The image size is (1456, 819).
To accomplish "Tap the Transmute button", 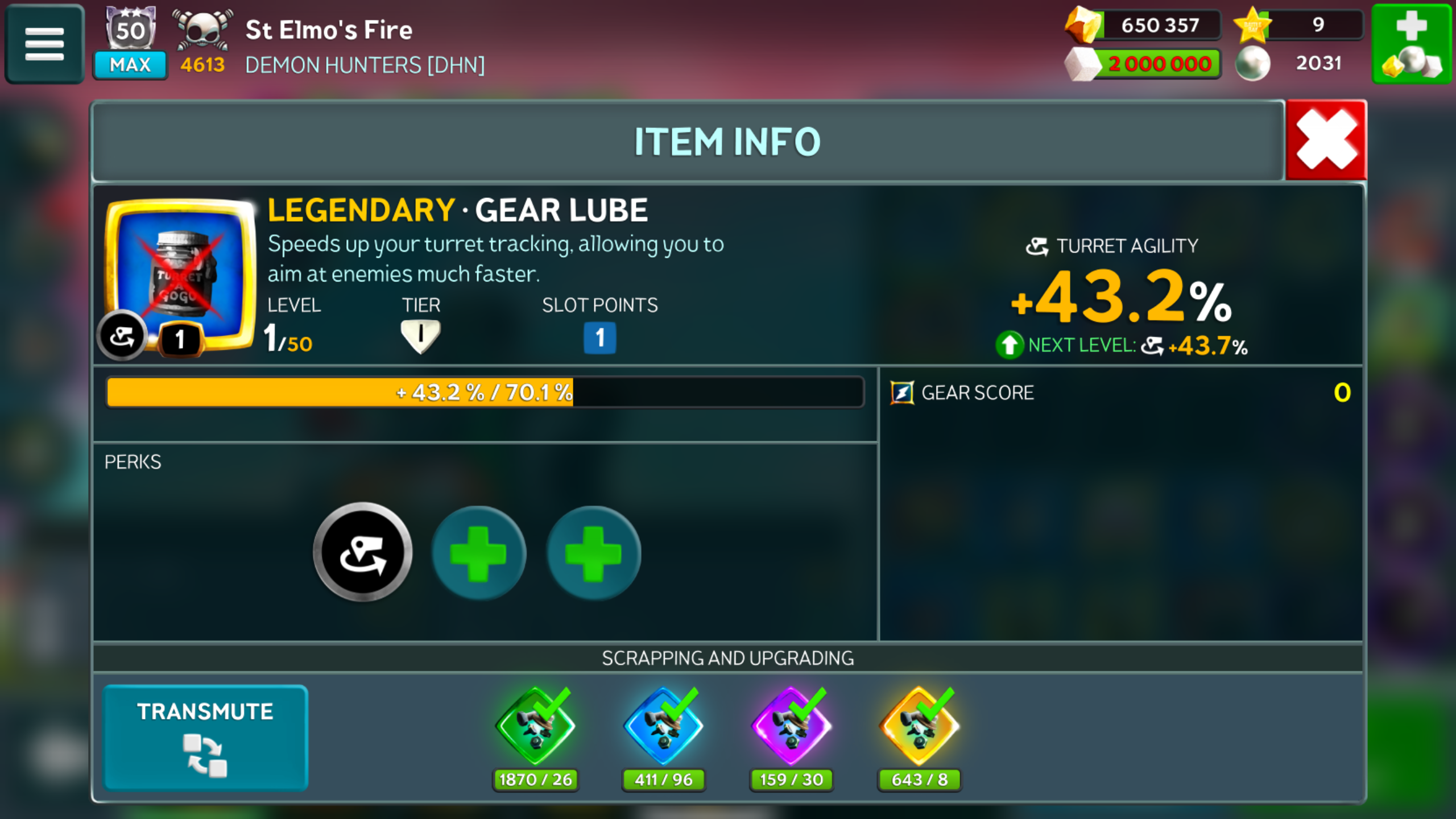I will point(205,737).
